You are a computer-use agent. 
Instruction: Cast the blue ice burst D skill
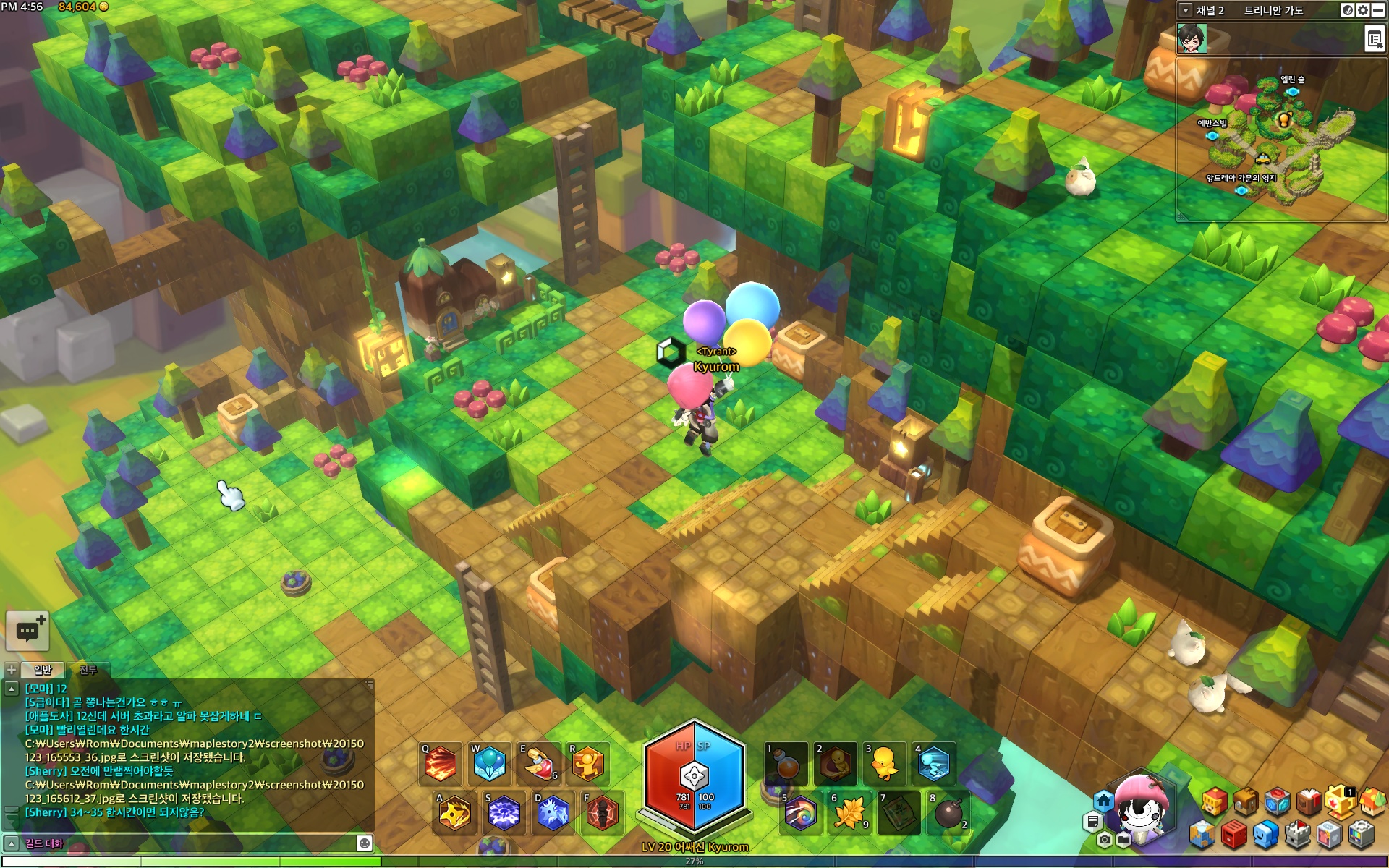point(553,813)
